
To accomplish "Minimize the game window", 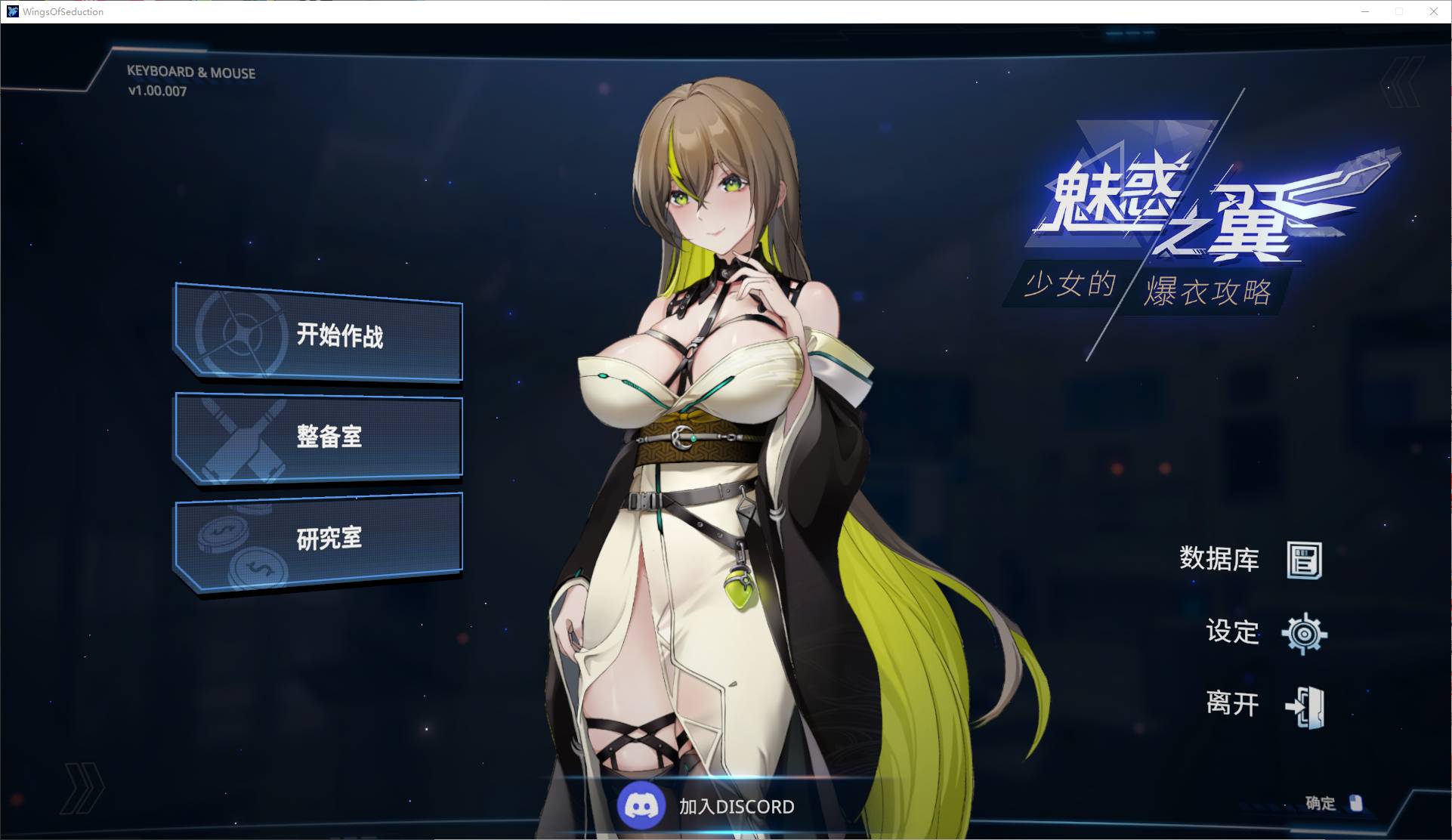I will coord(1365,11).
